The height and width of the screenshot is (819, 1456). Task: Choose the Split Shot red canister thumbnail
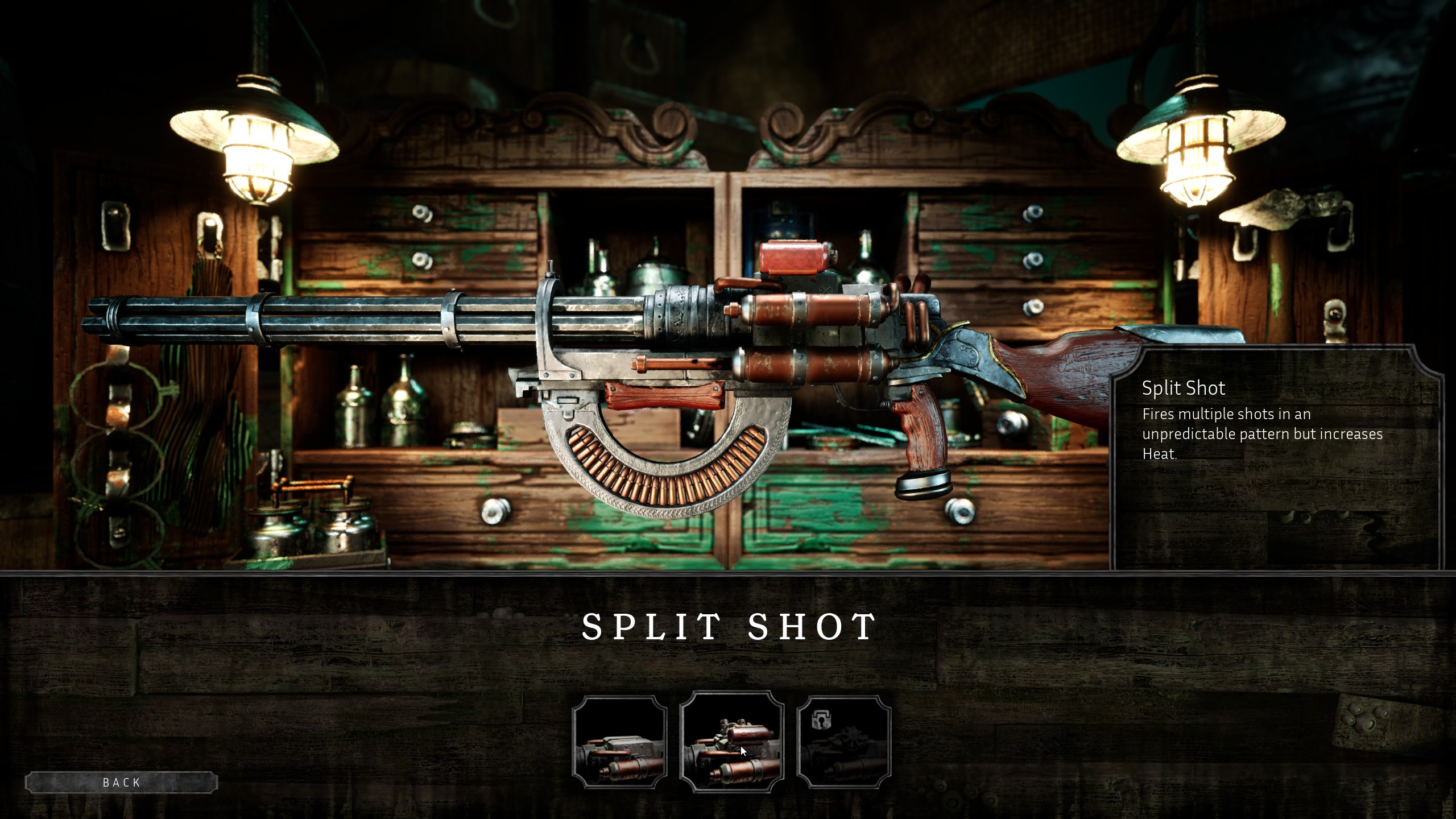click(731, 741)
